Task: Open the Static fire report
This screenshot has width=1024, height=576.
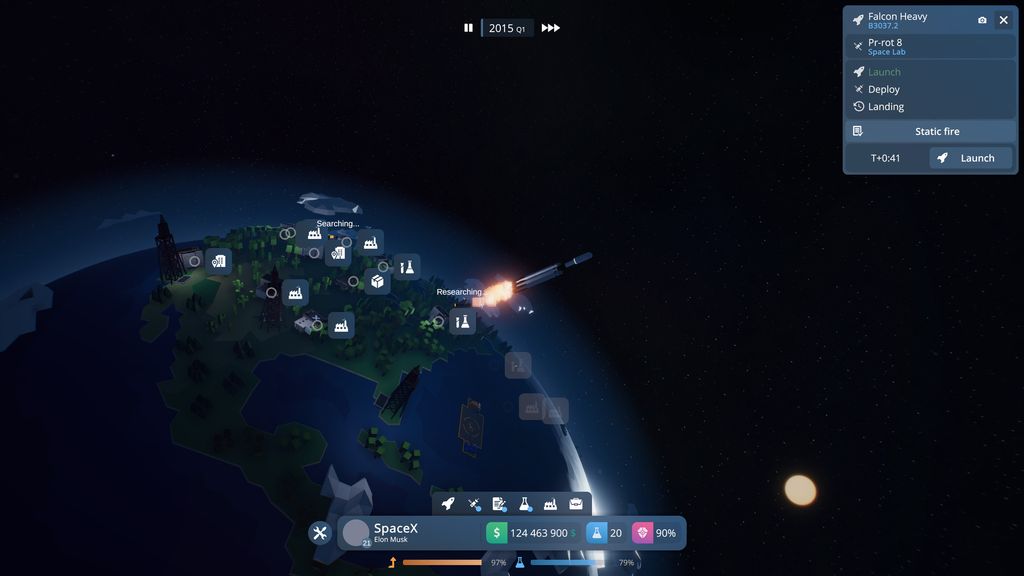Action: tap(930, 131)
